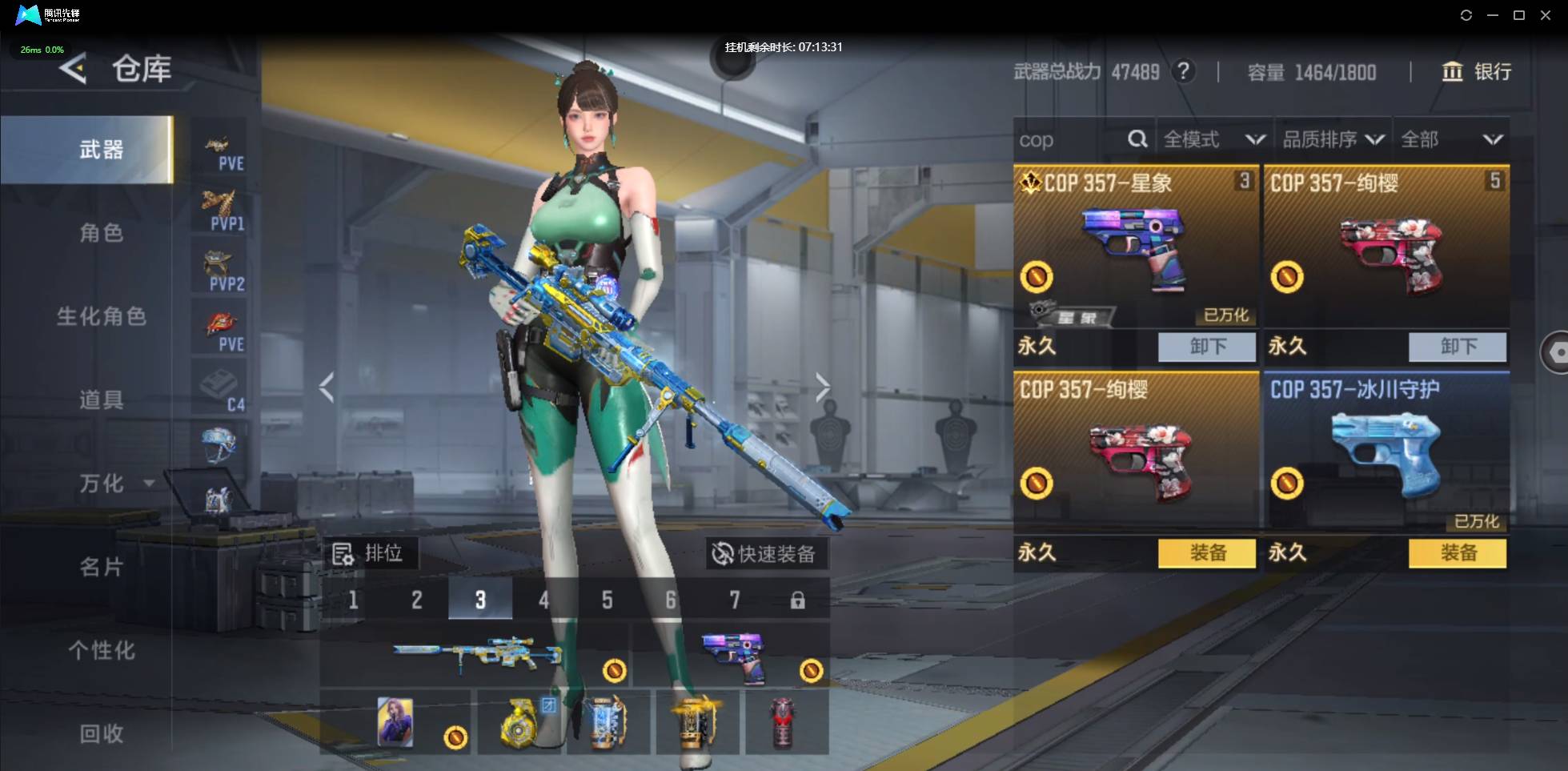Go back using the warehouse back arrow
This screenshot has height=771, width=1568.
click(73, 69)
